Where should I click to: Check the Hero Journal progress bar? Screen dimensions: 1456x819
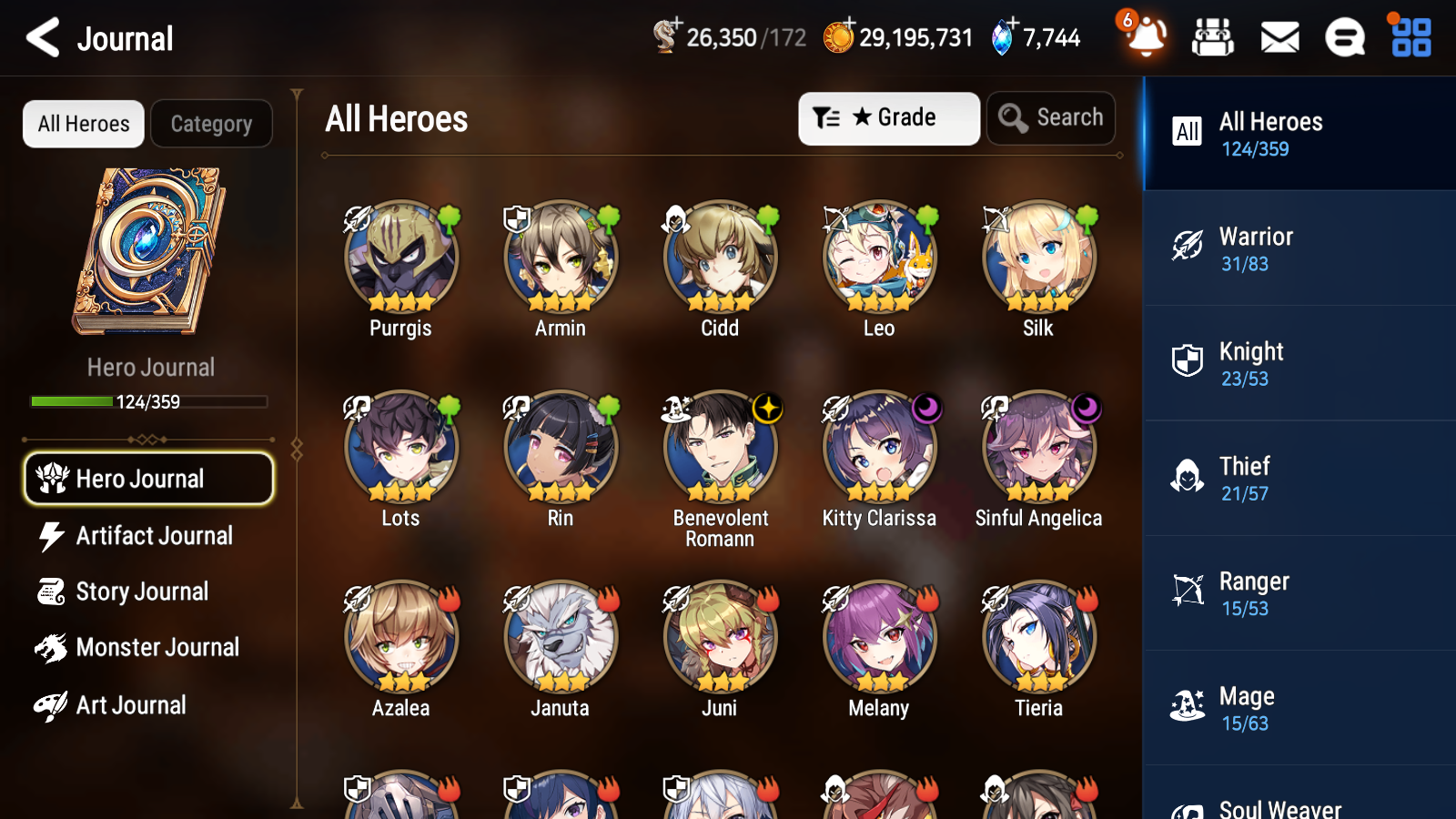point(148,400)
